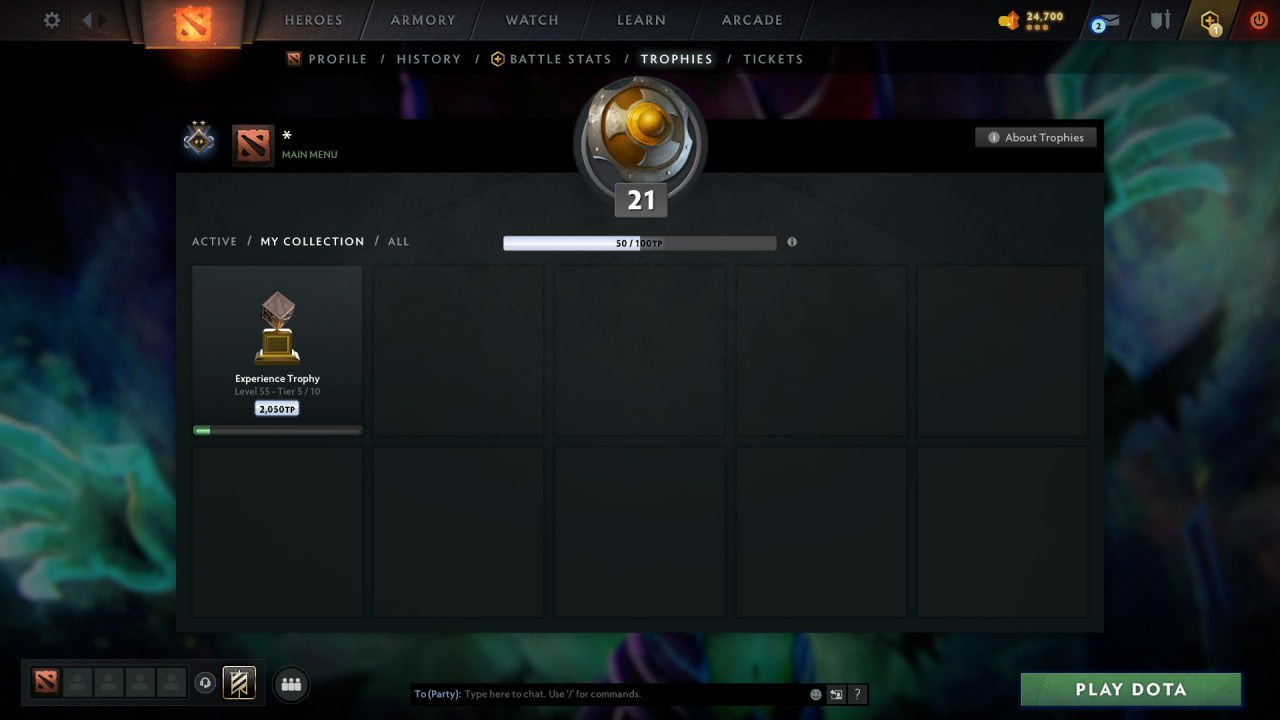
Task: Switch to the ACTIVE trophies filter
Action: coord(215,241)
